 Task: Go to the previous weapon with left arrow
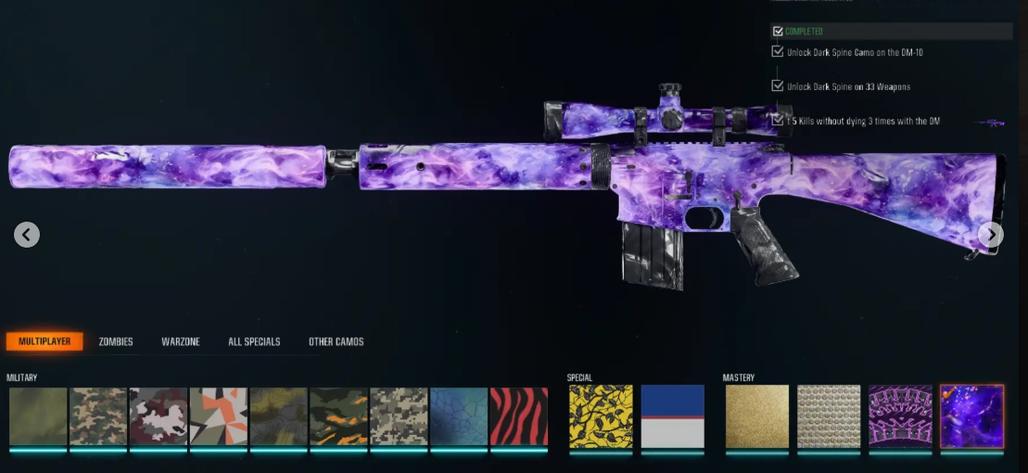click(27, 235)
